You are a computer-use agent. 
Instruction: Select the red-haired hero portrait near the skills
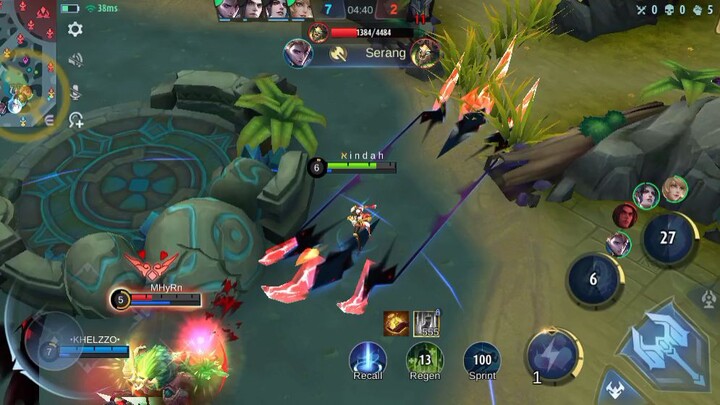tap(625, 215)
